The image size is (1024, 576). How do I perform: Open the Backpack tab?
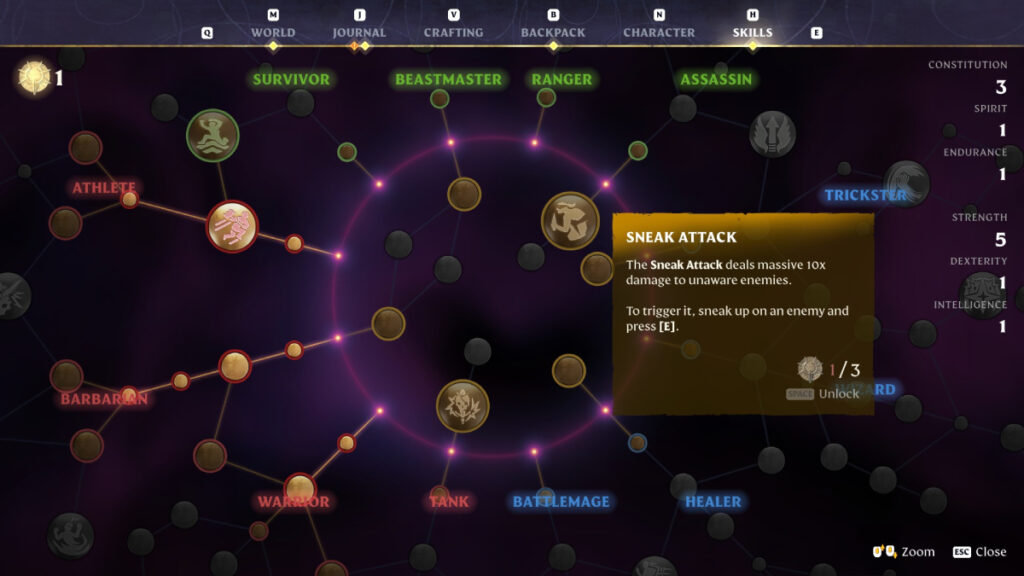[x=552, y=33]
